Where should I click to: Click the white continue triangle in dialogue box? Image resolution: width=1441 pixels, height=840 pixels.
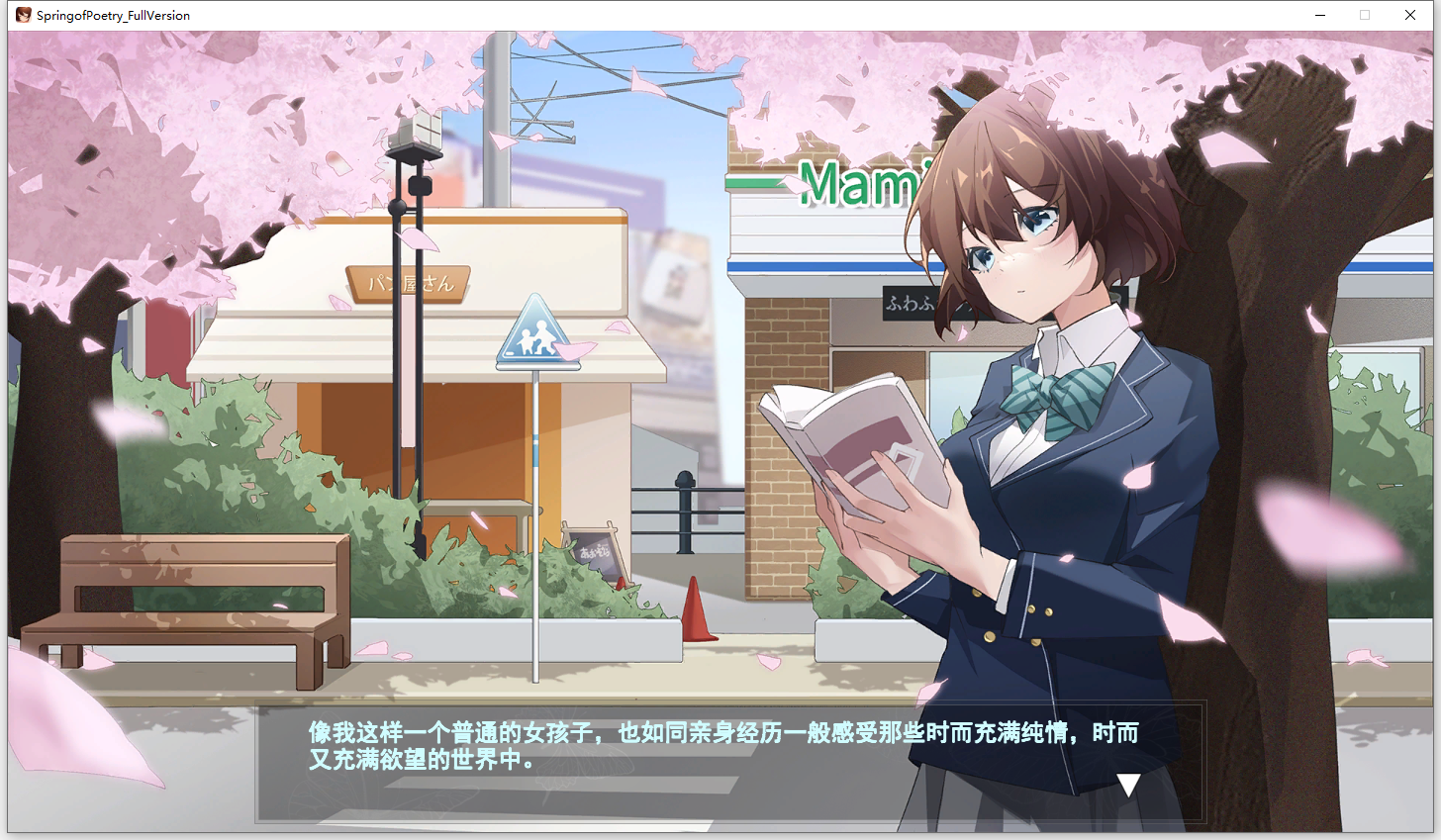pos(1128,783)
